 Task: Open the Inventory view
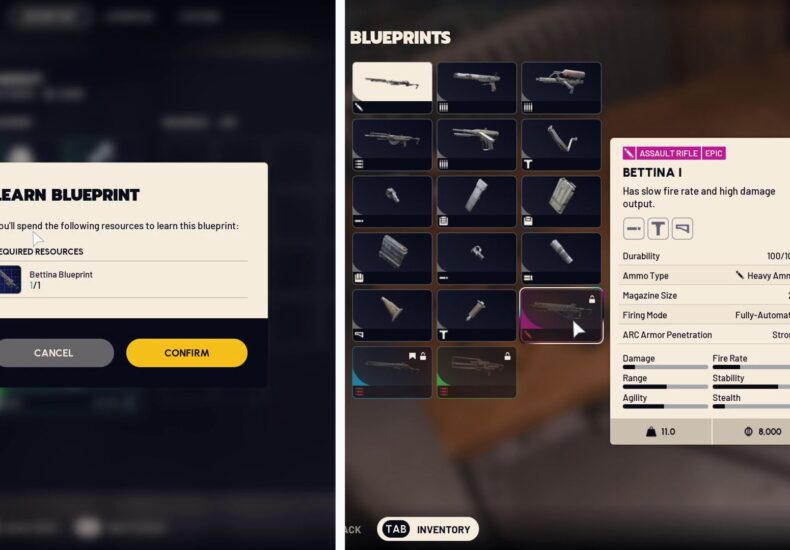[428, 529]
